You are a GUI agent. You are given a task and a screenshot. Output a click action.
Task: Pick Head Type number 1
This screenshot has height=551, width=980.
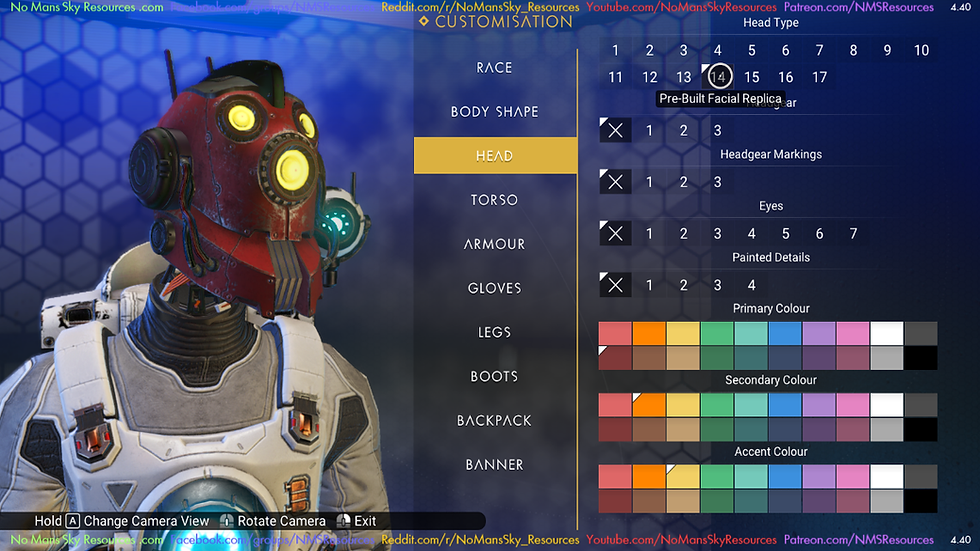point(616,50)
